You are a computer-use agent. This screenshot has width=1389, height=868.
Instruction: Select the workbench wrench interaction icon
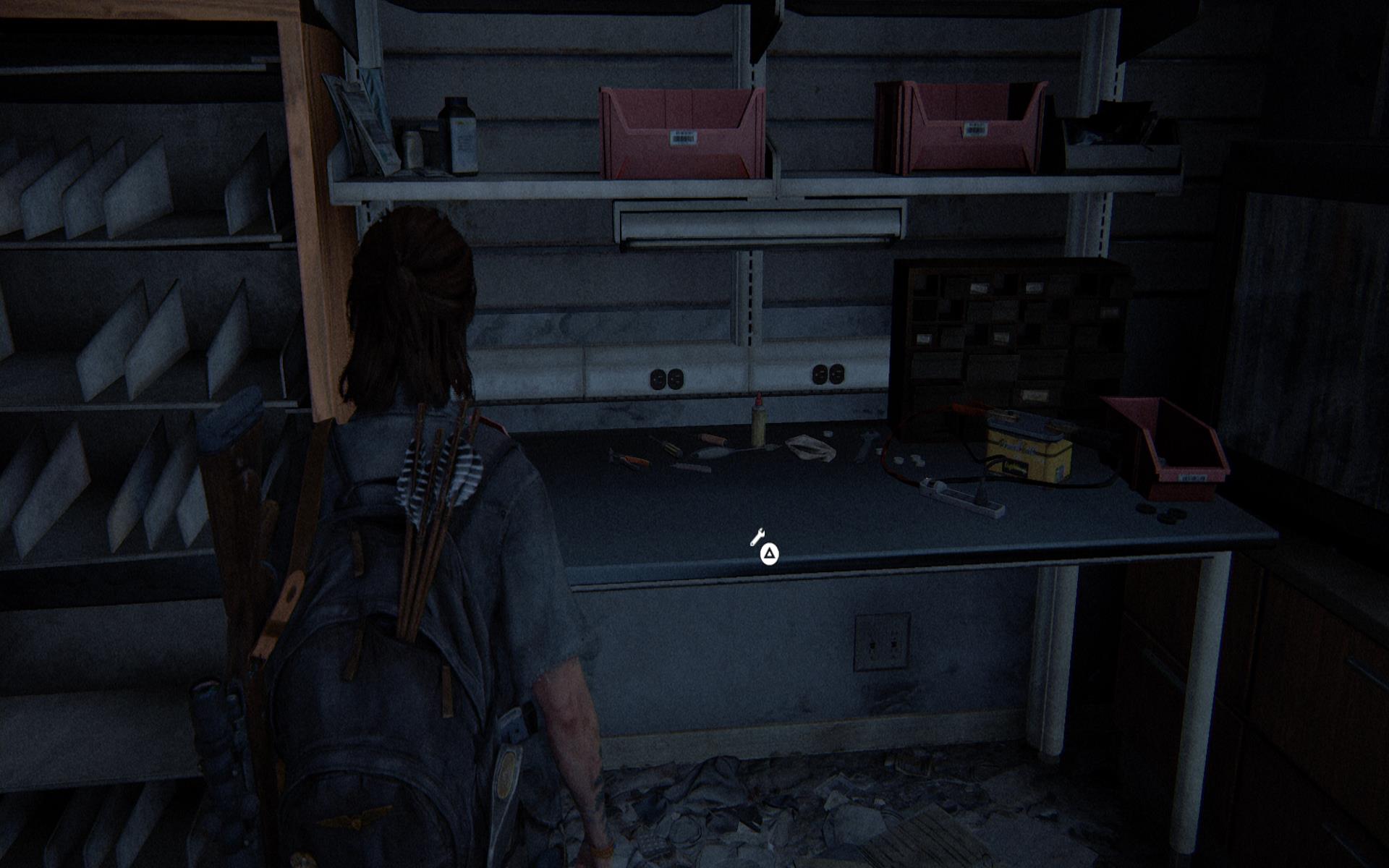click(757, 537)
